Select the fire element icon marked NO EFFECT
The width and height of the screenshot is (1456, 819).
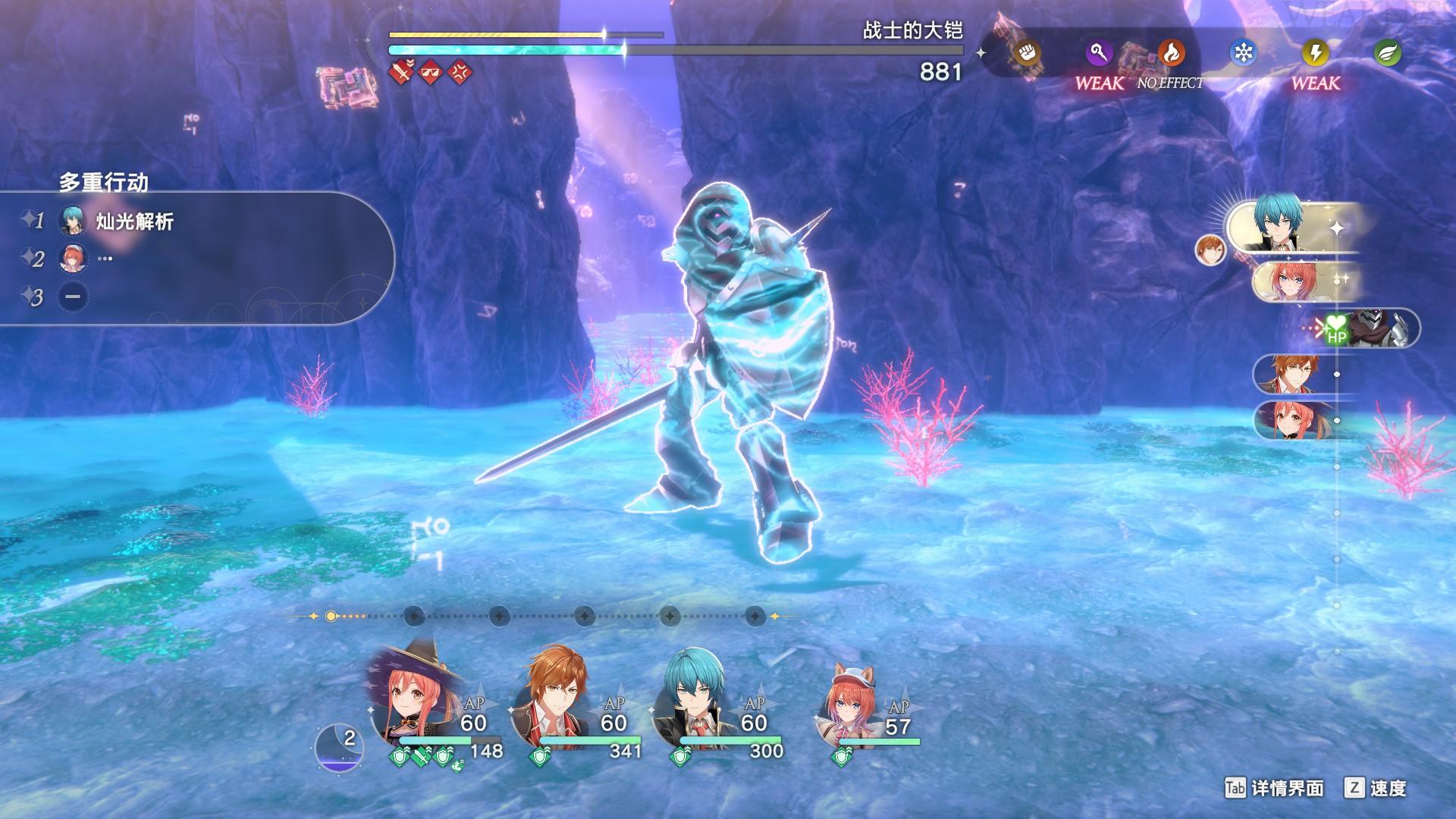coord(1174,52)
